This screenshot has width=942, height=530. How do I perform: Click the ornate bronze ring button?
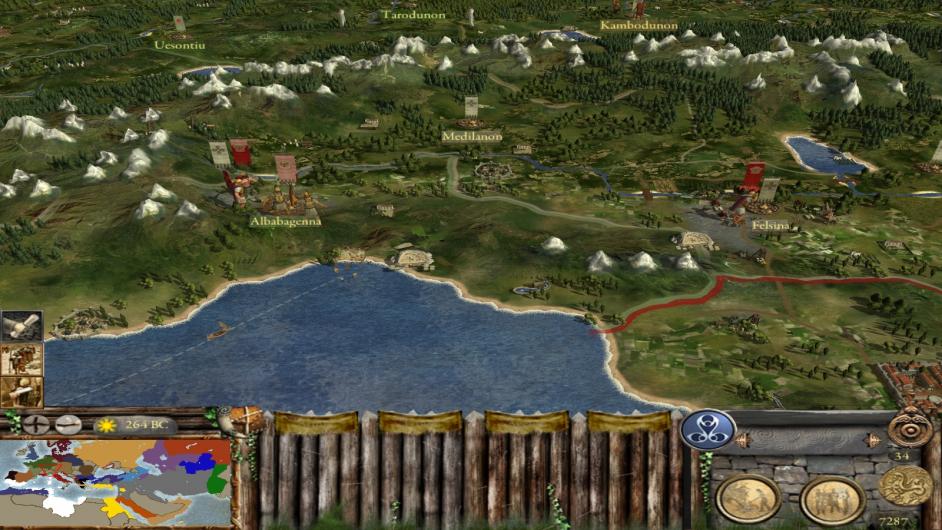pyautogui.click(x=910, y=428)
